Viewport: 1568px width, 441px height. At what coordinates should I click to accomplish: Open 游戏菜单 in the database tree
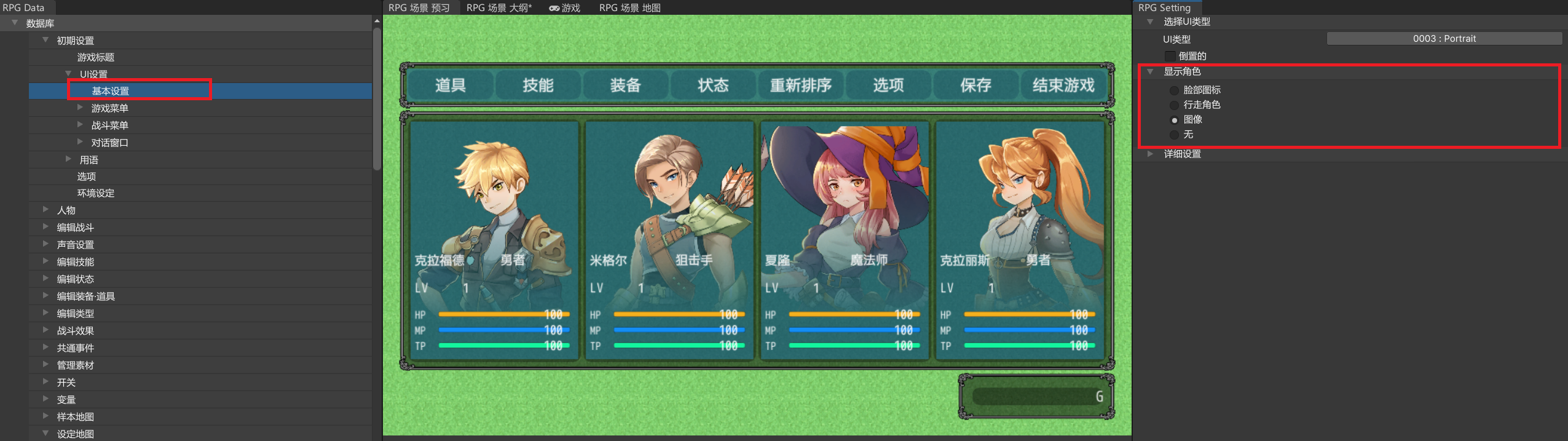tap(109, 108)
